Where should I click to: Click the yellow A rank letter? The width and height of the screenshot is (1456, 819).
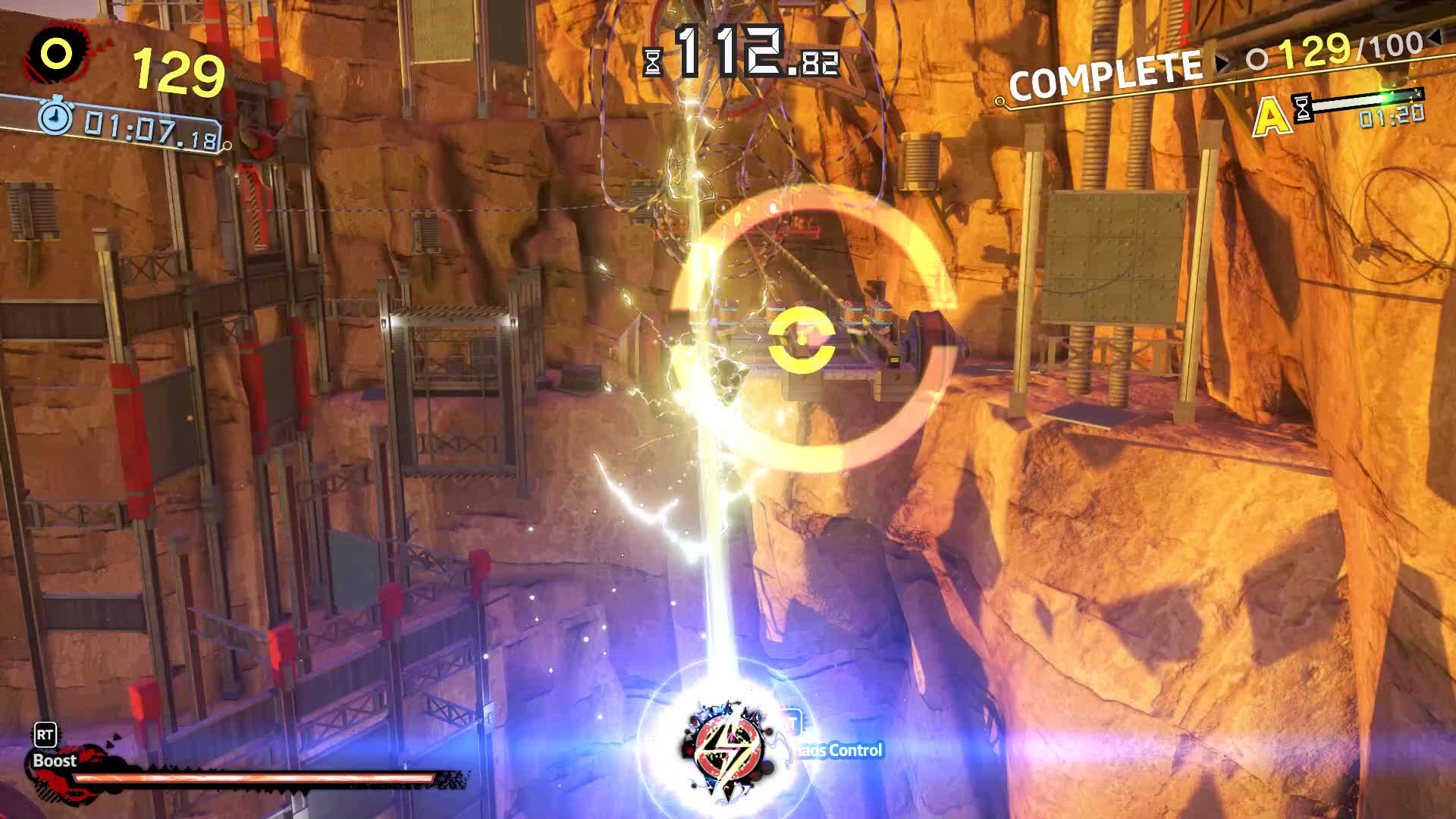click(1272, 115)
